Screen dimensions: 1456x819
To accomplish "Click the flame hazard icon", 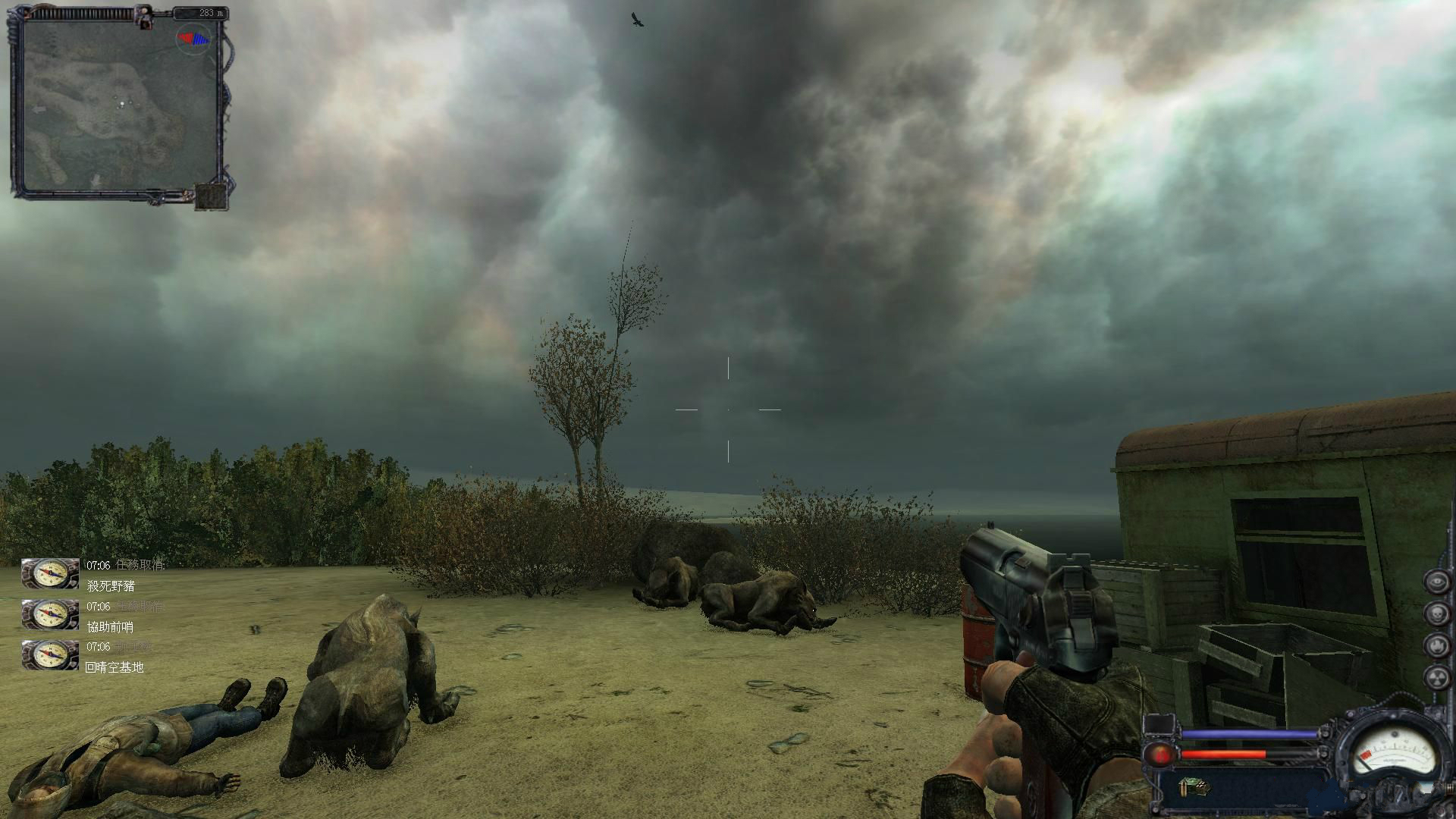I will click(x=1437, y=646).
